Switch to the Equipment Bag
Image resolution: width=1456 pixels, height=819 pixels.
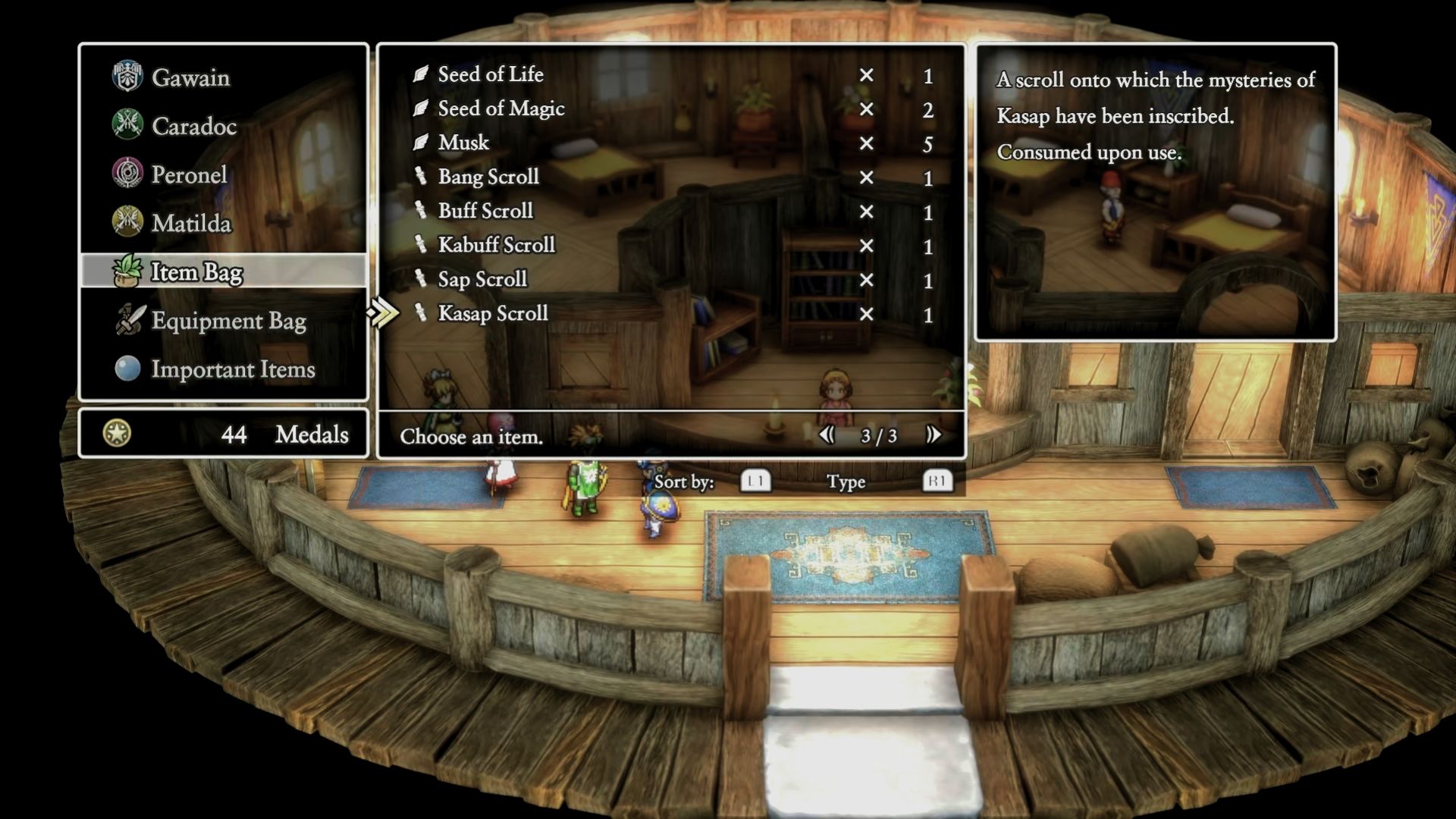click(228, 321)
